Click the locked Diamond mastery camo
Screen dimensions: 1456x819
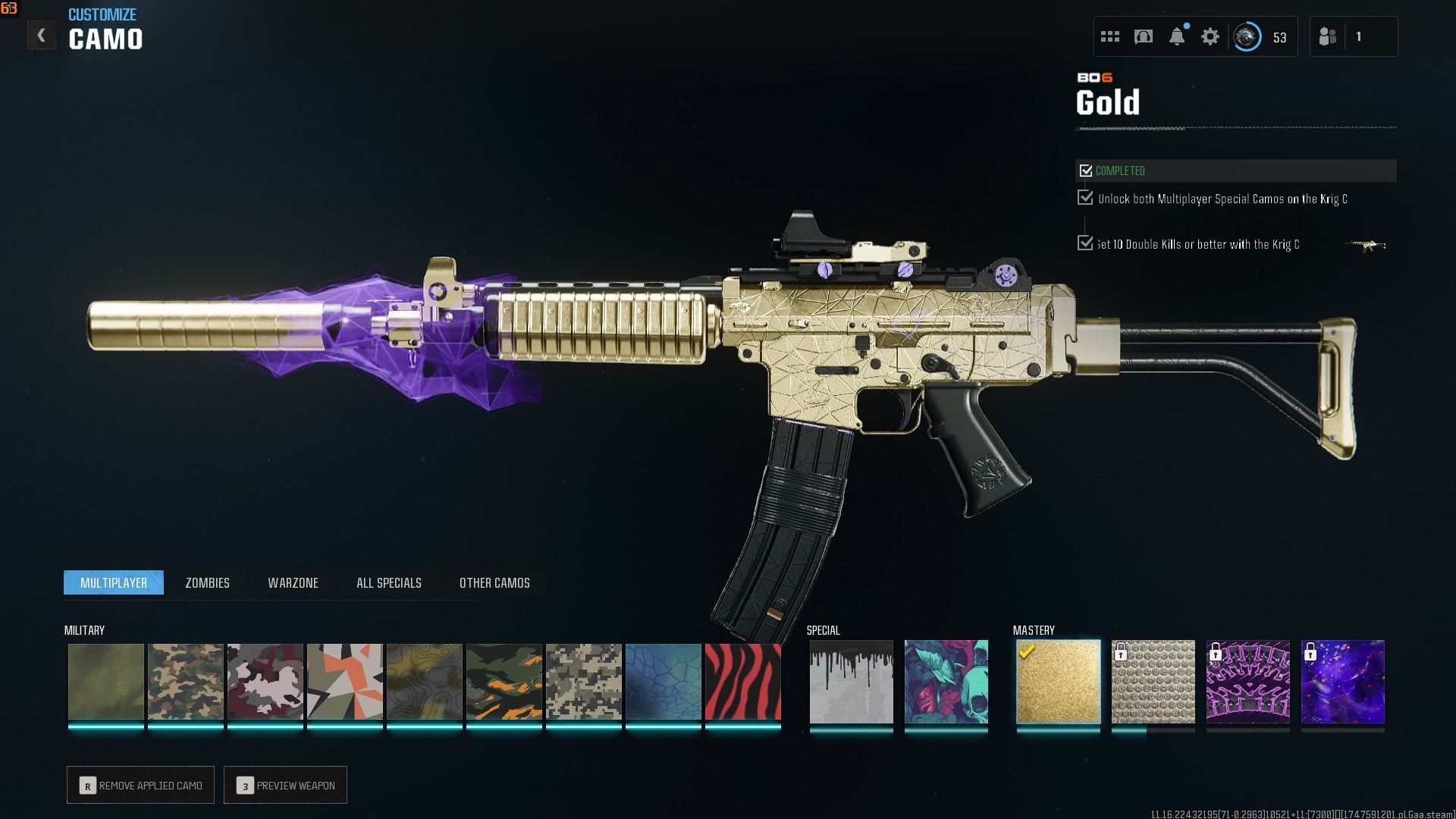(1153, 682)
